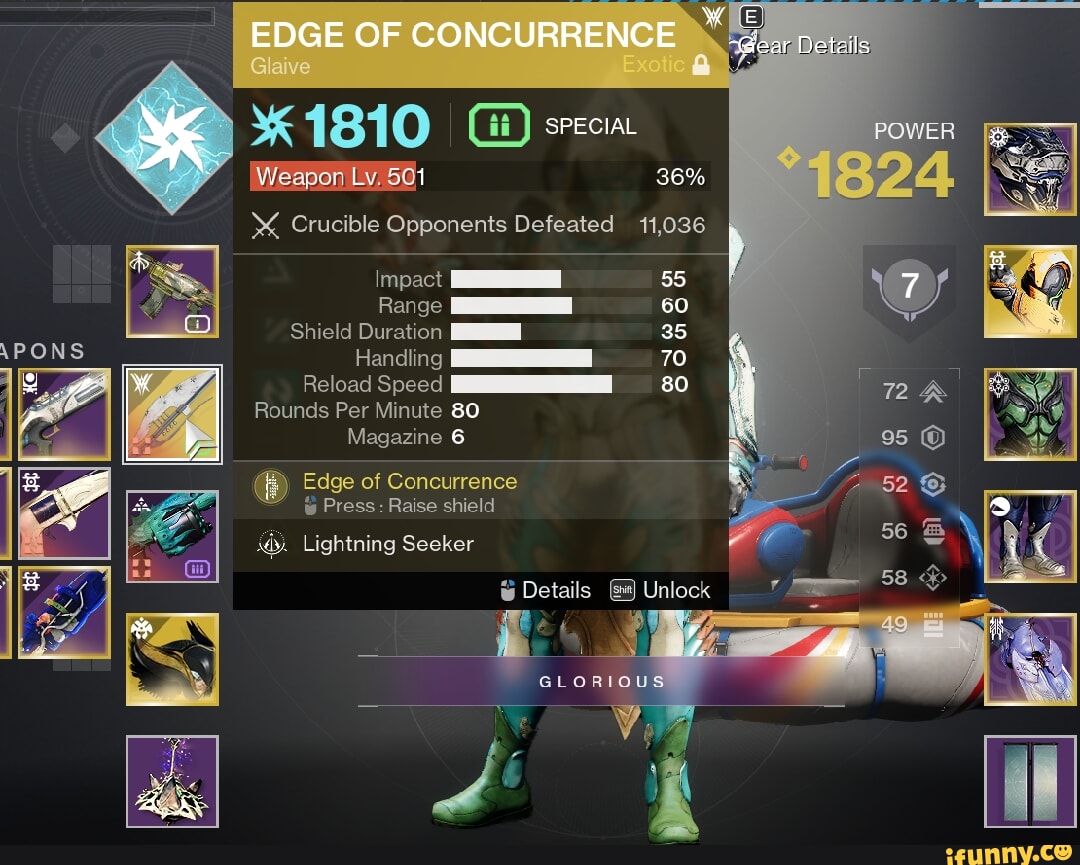Screen dimensions: 1080x865
Task: Open the black and gold Ghost shell slot
Action: click(x=172, y=660)
